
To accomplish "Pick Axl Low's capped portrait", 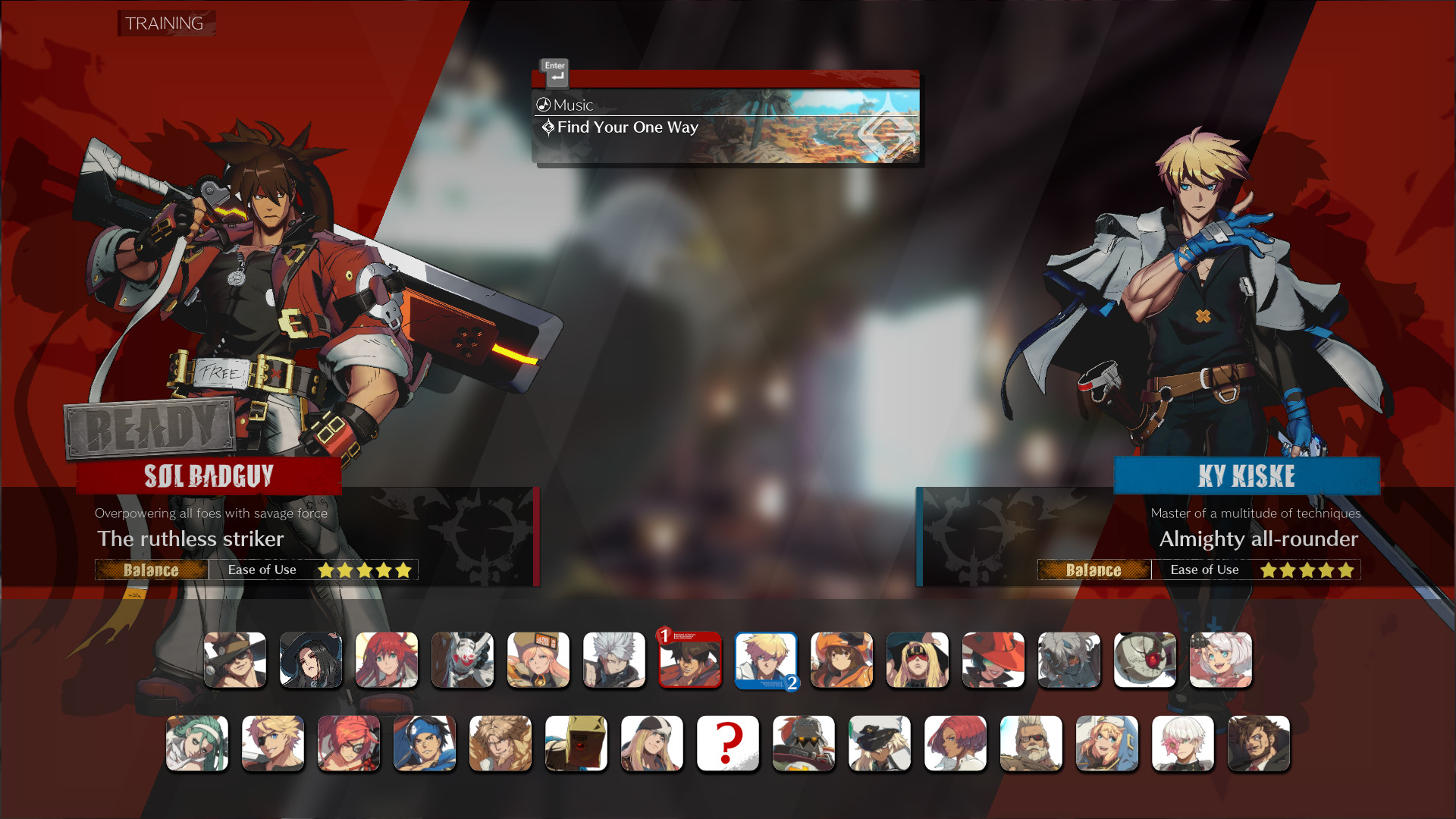I will pos(652,743).
